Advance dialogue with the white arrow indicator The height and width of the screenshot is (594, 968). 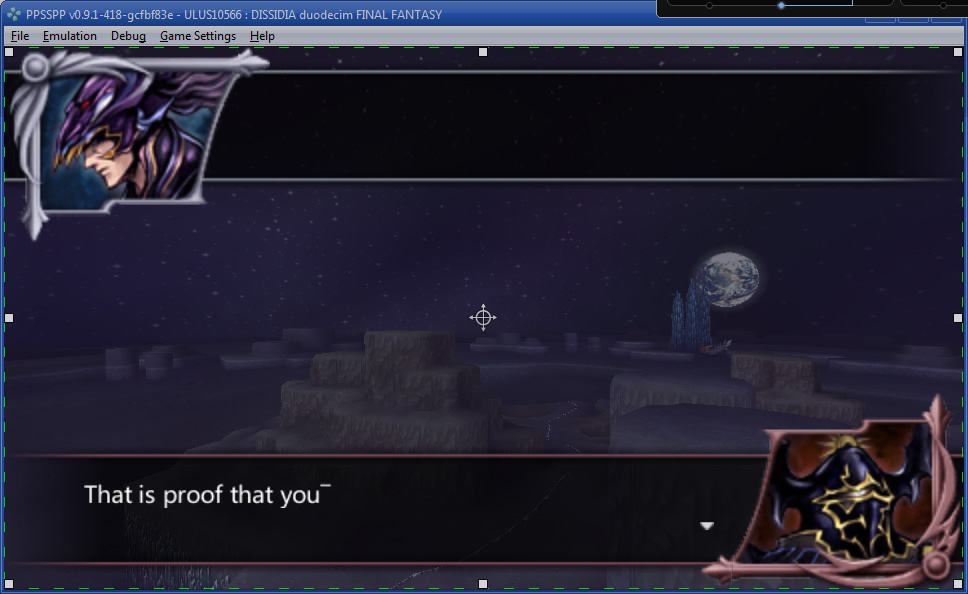pyautogui.click(x=707, y=526)
